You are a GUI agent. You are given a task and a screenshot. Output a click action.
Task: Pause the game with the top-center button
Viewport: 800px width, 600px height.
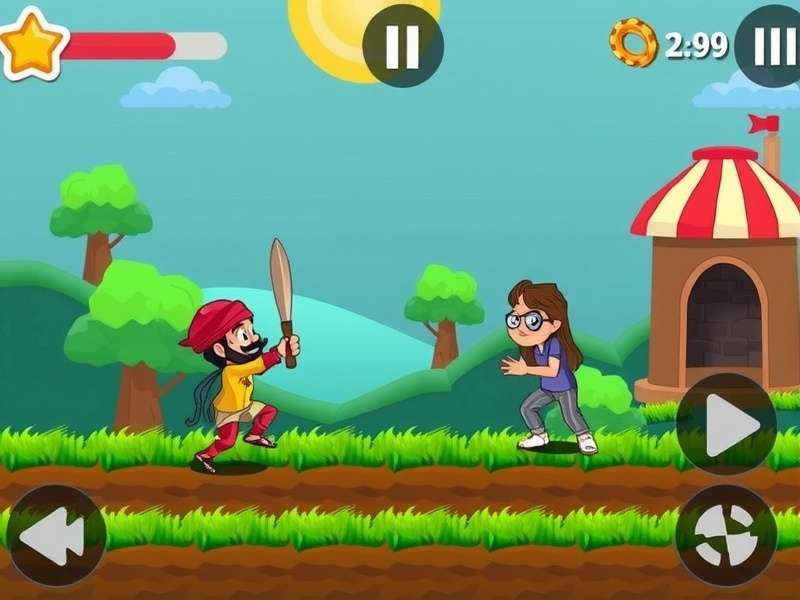(x=402, y=46)
